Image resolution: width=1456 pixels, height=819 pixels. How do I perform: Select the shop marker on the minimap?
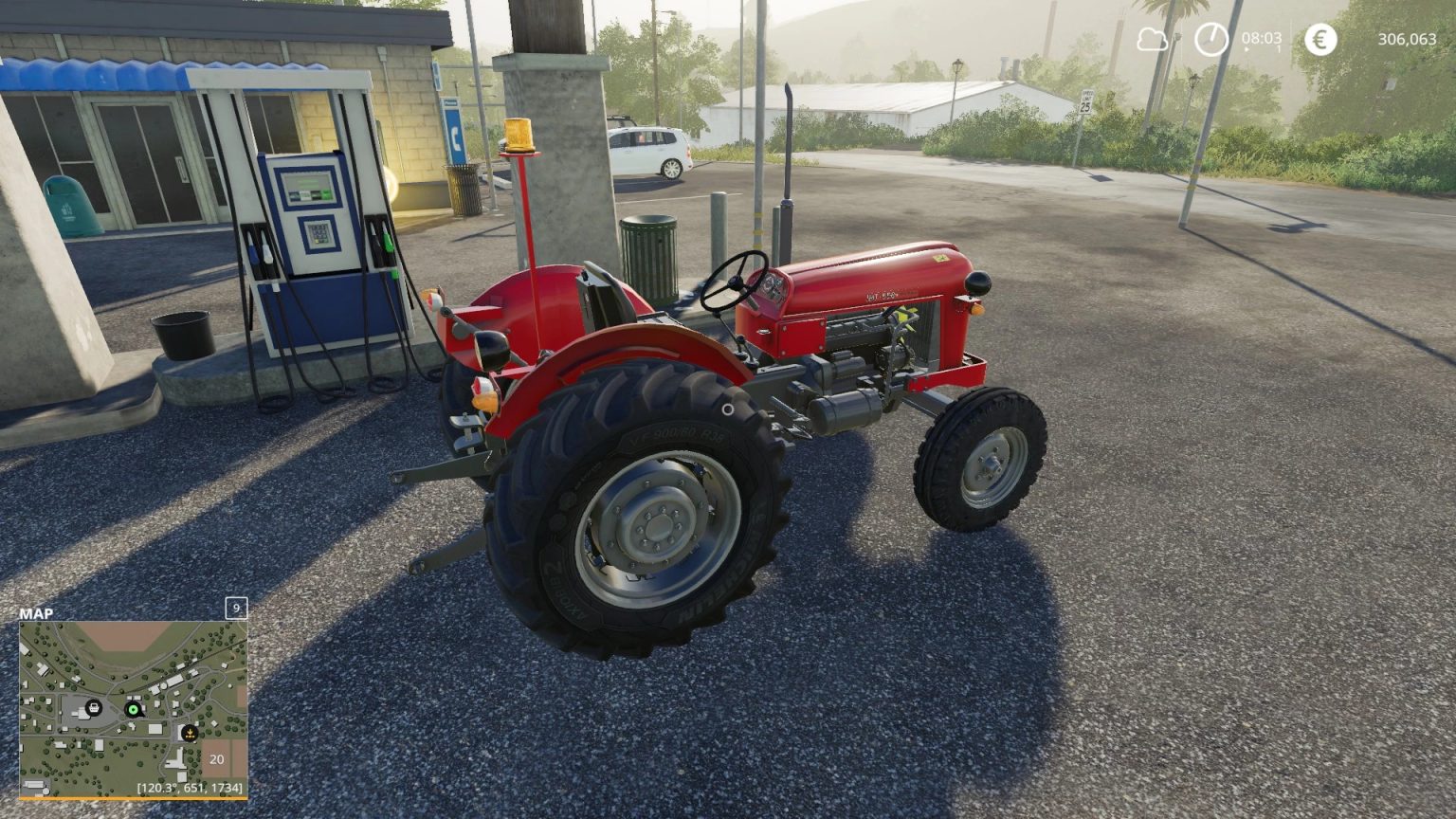[94, 708]
